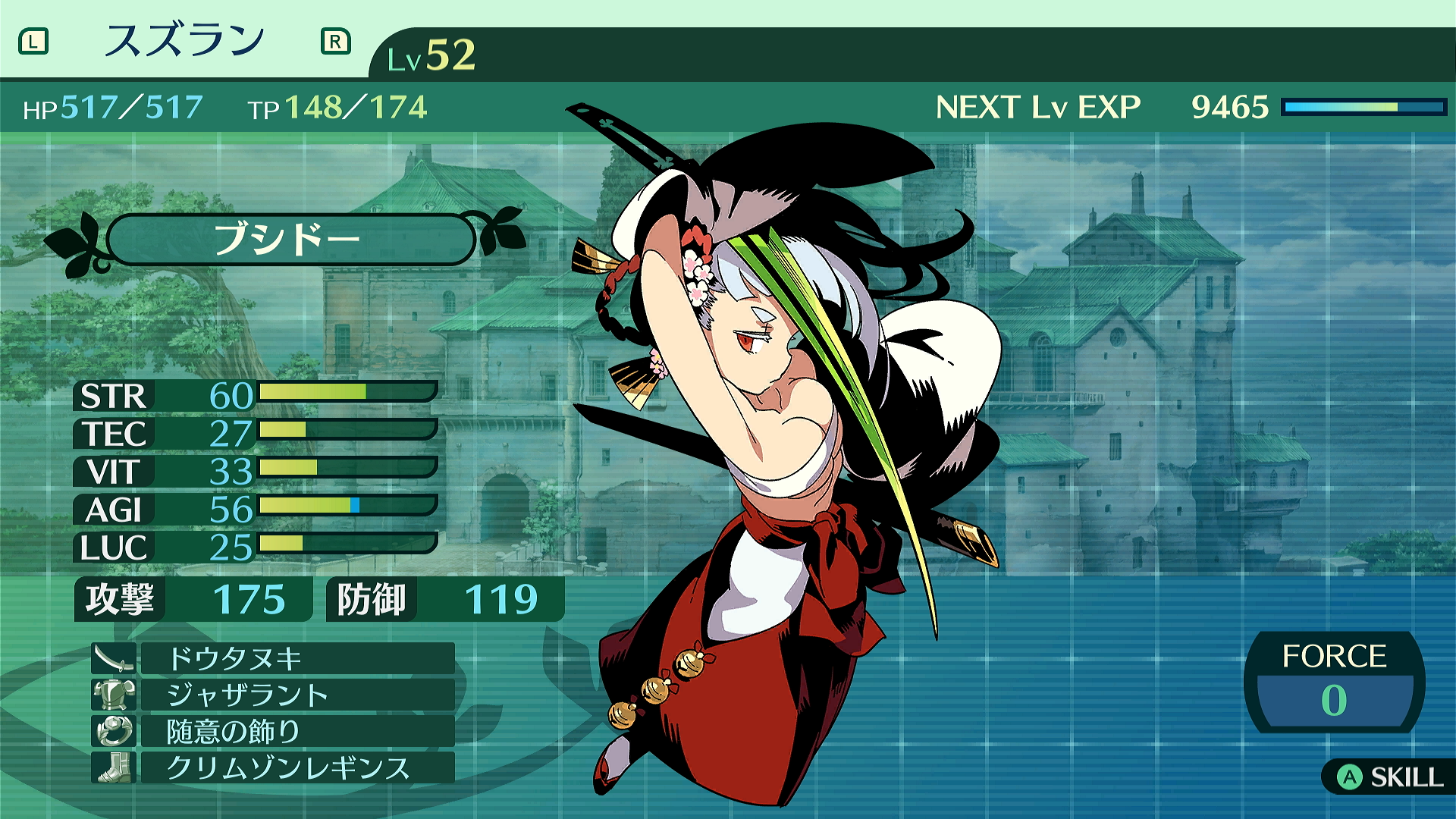Click the ブシドー class banner
Viewport: 1456px width, 819px height.
289,240
